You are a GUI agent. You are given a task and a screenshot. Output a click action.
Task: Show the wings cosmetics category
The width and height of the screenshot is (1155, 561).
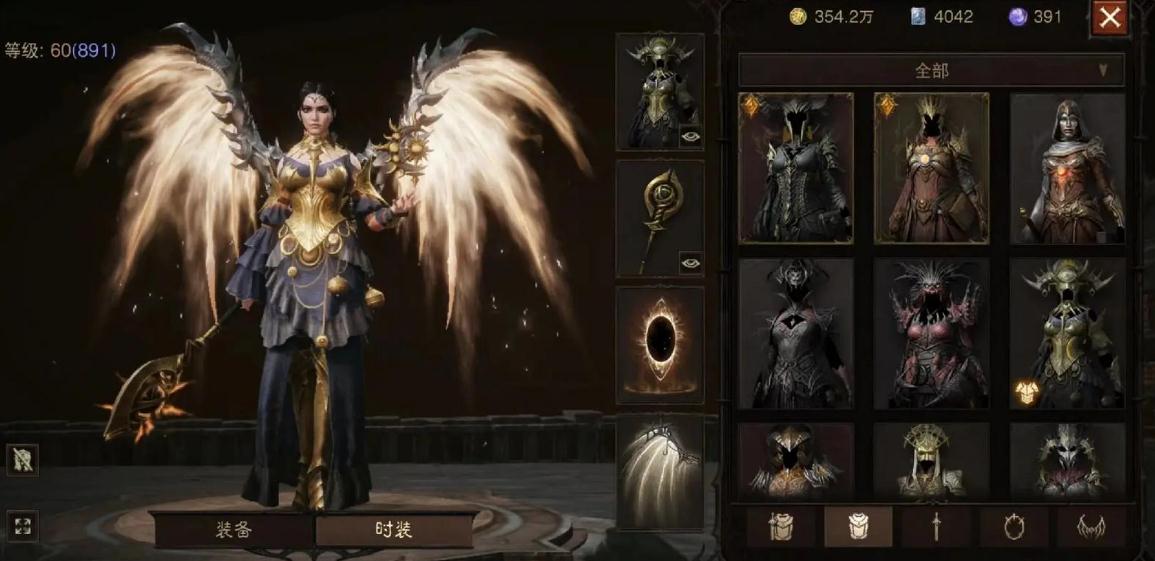pos(1090,526)
